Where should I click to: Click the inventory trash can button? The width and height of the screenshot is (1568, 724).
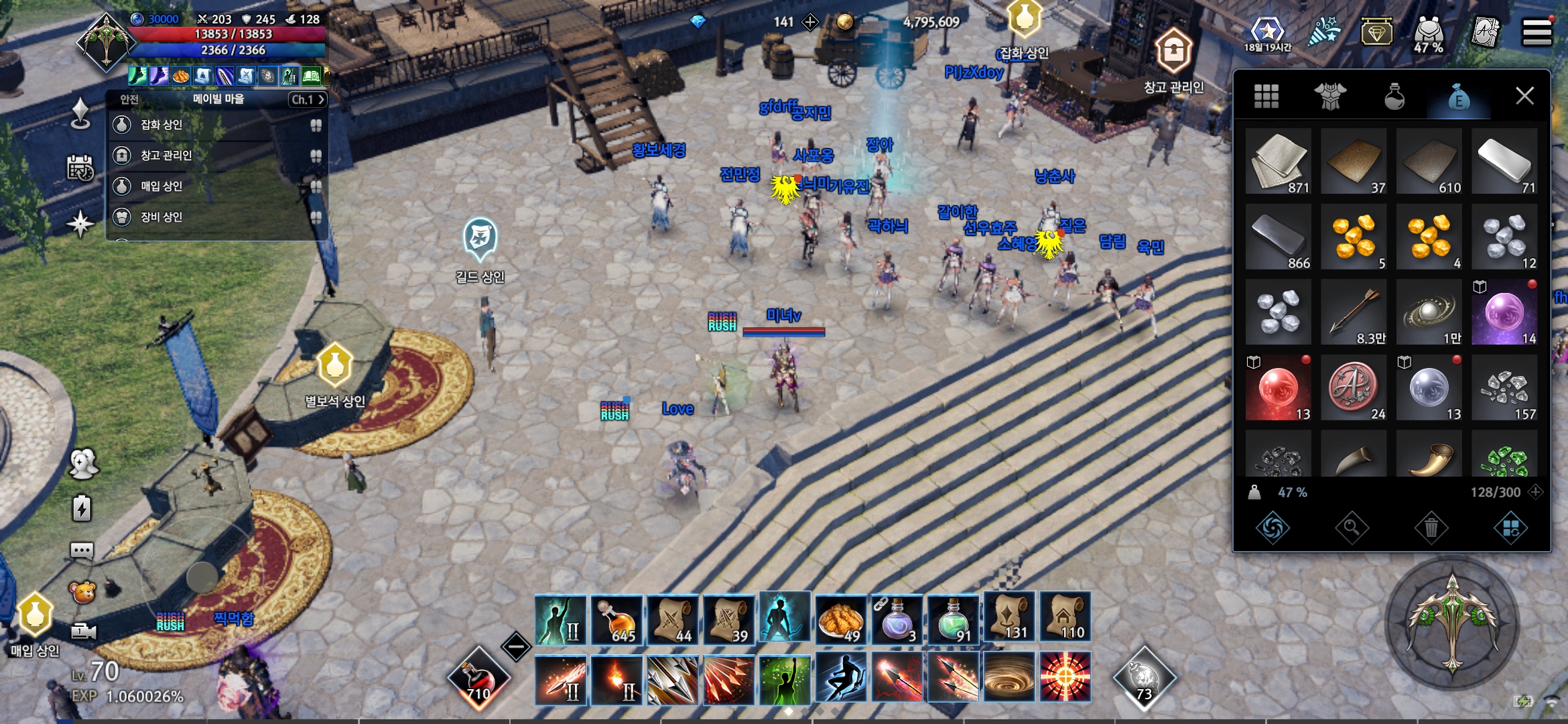point(1431,528)
